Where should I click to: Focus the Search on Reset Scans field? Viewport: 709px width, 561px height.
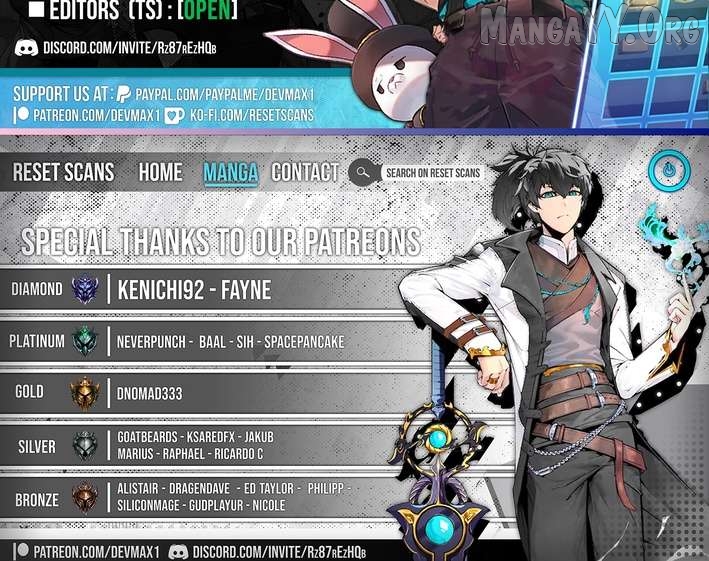pos(433,173)
